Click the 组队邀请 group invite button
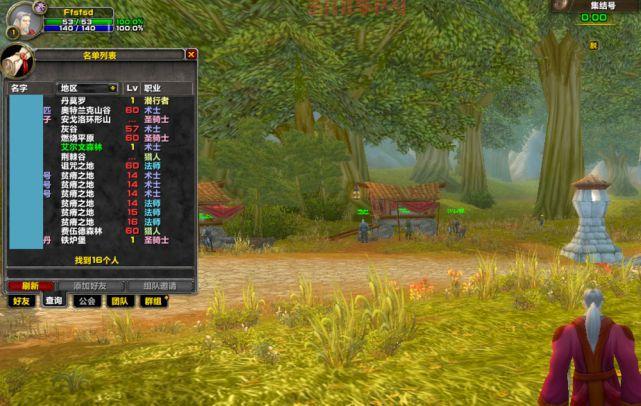This screenshot has height=406, width=641. [x=160, y=285]
